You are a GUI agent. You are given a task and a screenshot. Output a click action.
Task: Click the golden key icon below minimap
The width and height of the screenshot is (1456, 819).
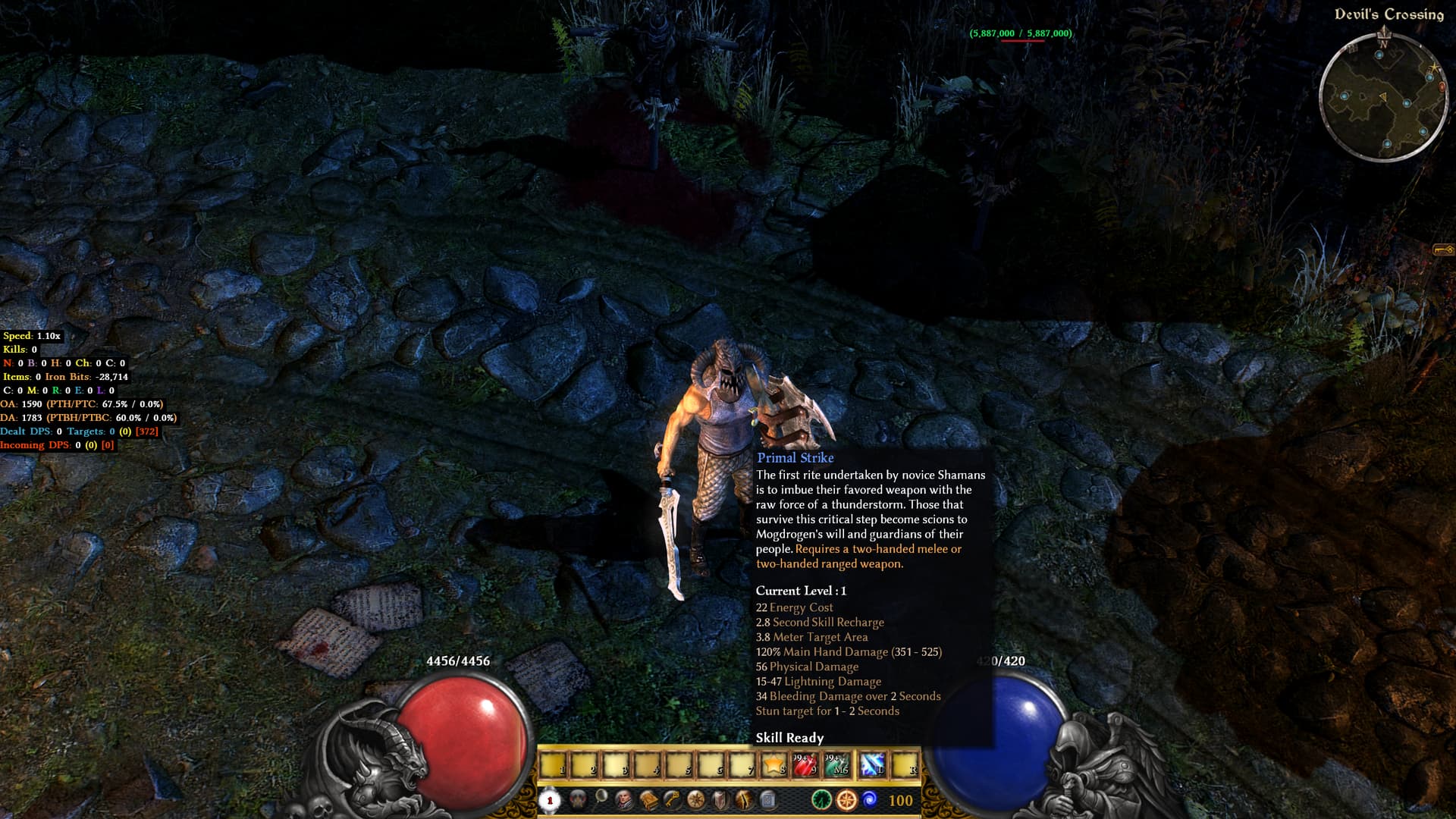pyautogui.click(x=1442, y=249)
